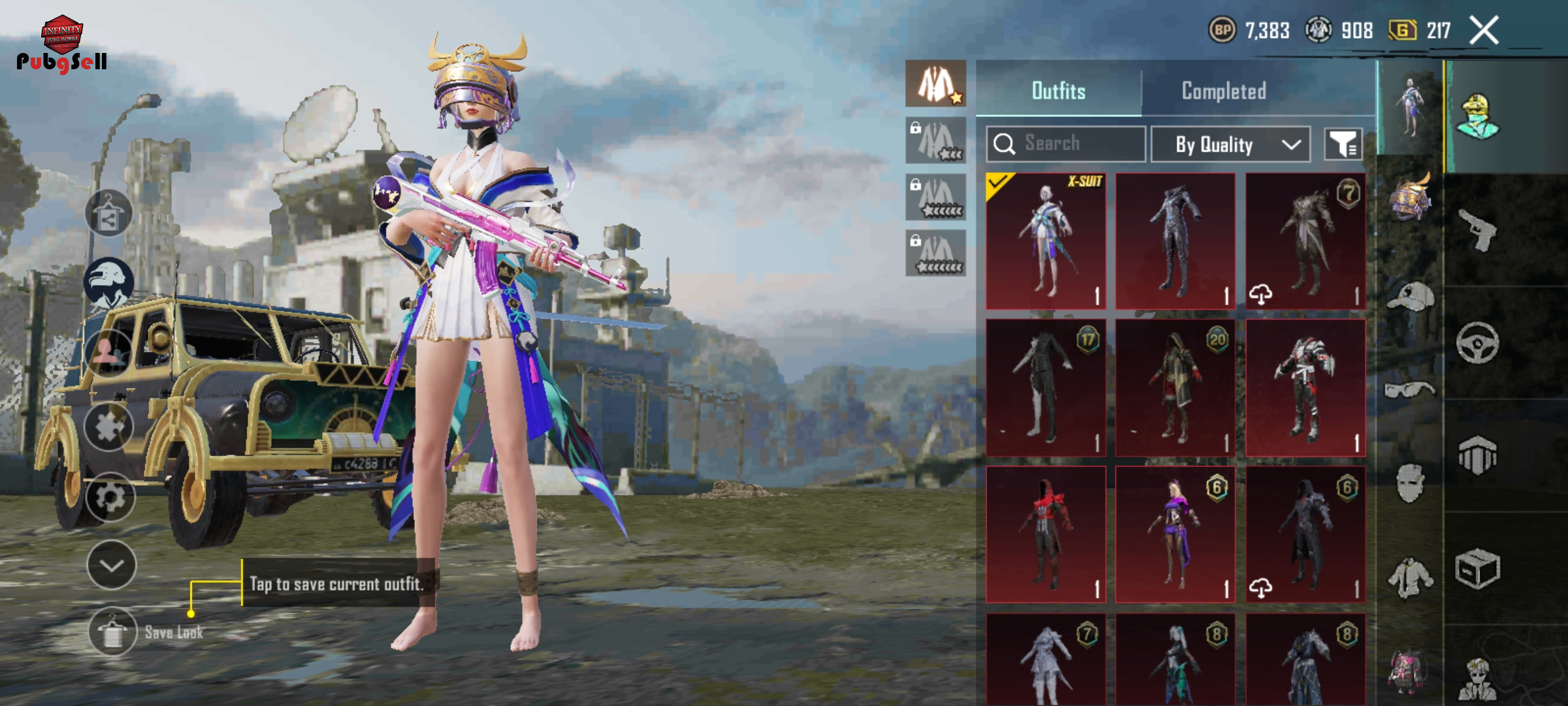This screenshot has width=1568, height=706.
Task: Open the parachute skins category
Action: coord(1478,456)
